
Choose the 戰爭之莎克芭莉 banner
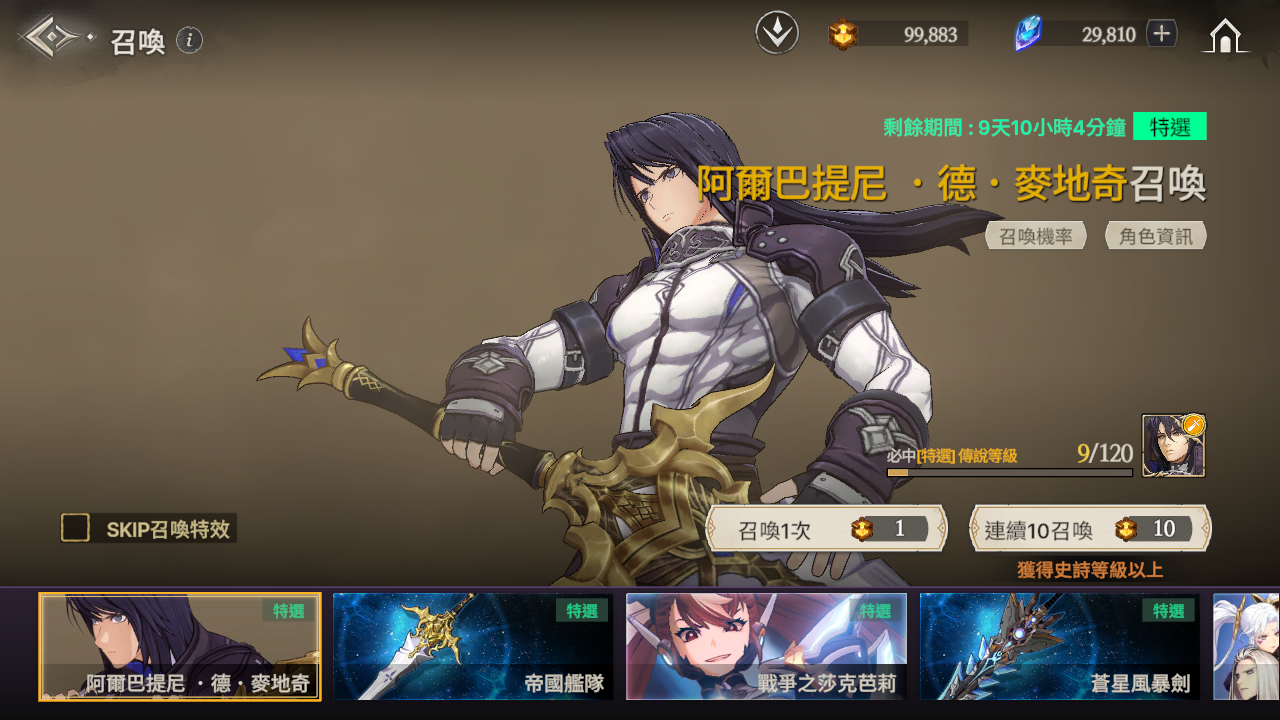point(766,646)
